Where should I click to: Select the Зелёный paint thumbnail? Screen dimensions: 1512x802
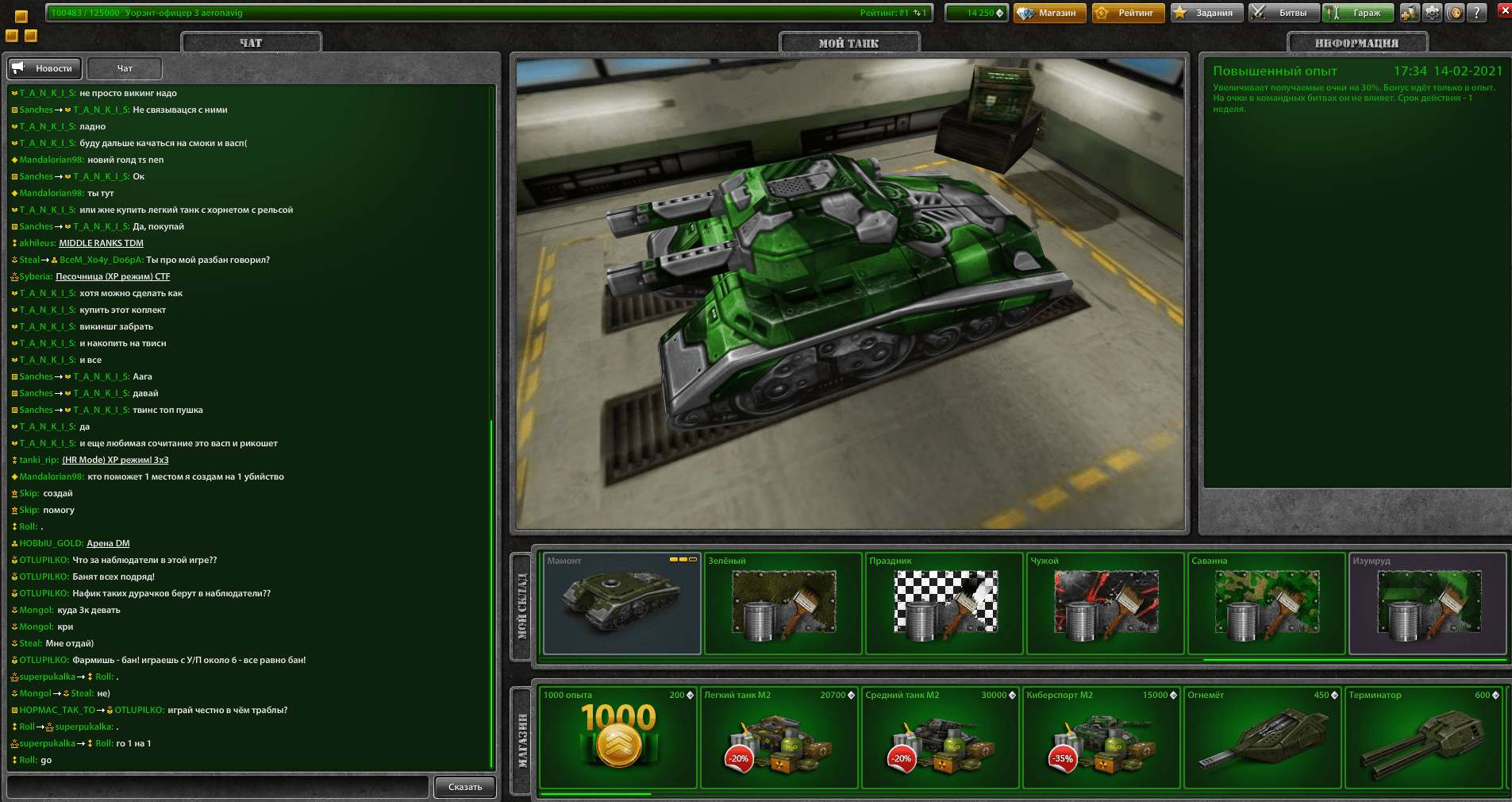click(783, 603)
